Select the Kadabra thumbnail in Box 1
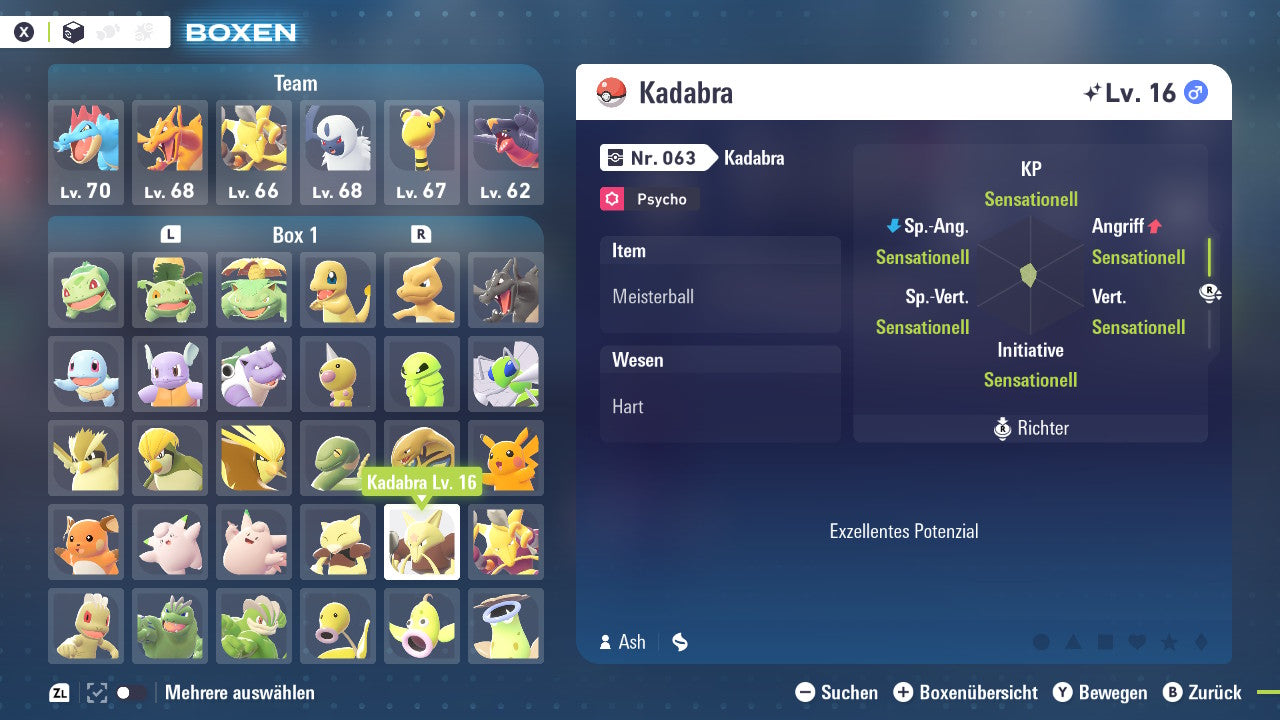 (421, 542)
